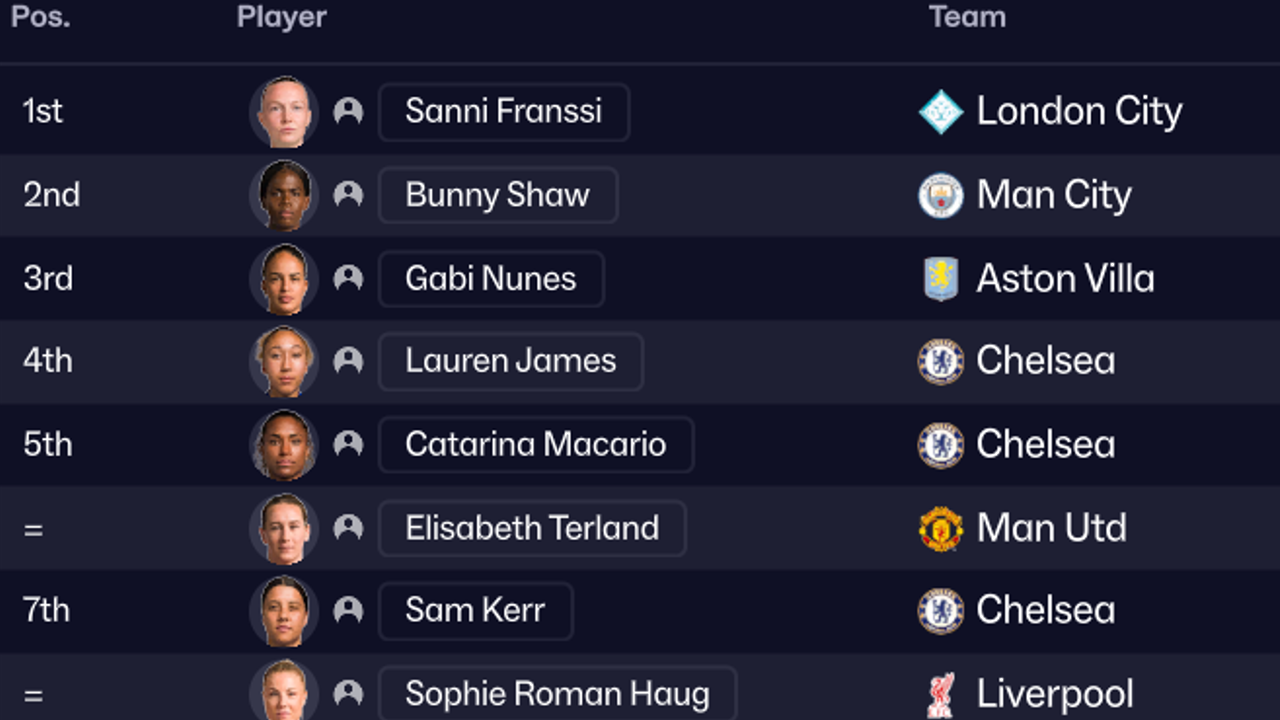Click Sam Kerr's profile photo thumbnail
Viewport: 1280px width, 720px height.
tap(283, 610)
